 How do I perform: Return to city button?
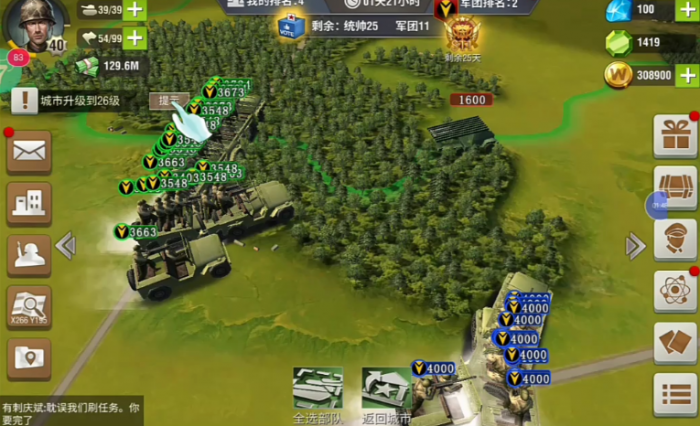[x=387, y=394]
